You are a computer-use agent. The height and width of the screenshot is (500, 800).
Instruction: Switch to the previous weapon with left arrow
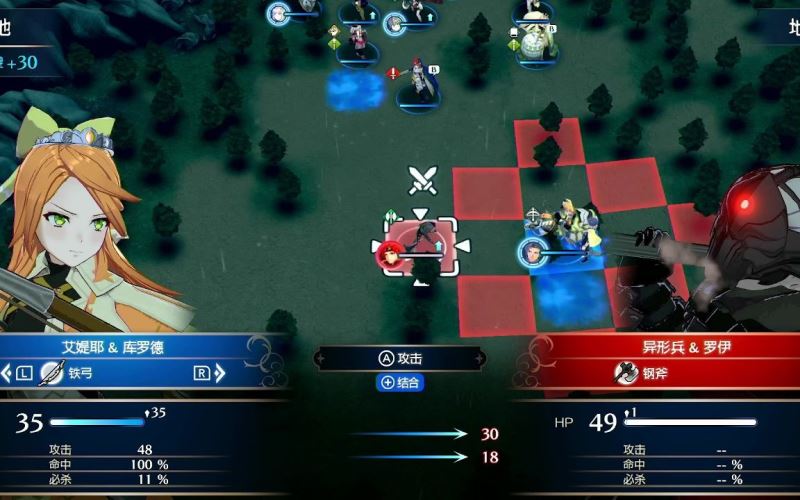pos(20,374)
